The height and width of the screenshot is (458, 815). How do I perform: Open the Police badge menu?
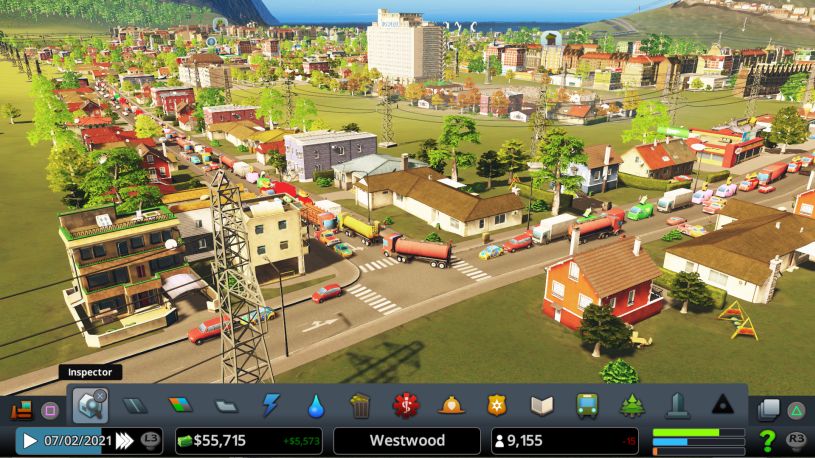(x=497, y=406)
